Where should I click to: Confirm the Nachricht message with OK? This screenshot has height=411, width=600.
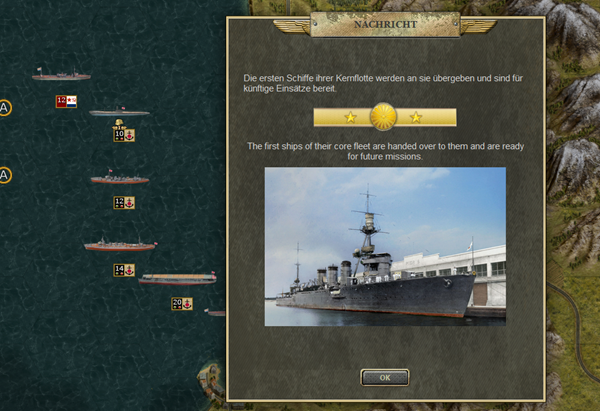coord(384,377)
